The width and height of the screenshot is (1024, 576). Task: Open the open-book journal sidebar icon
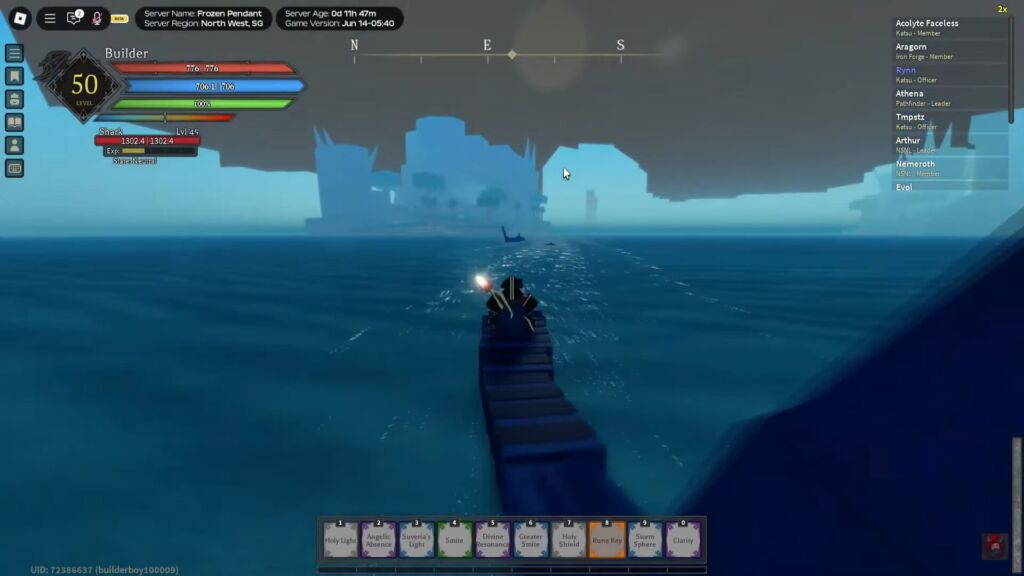[14, 122]
